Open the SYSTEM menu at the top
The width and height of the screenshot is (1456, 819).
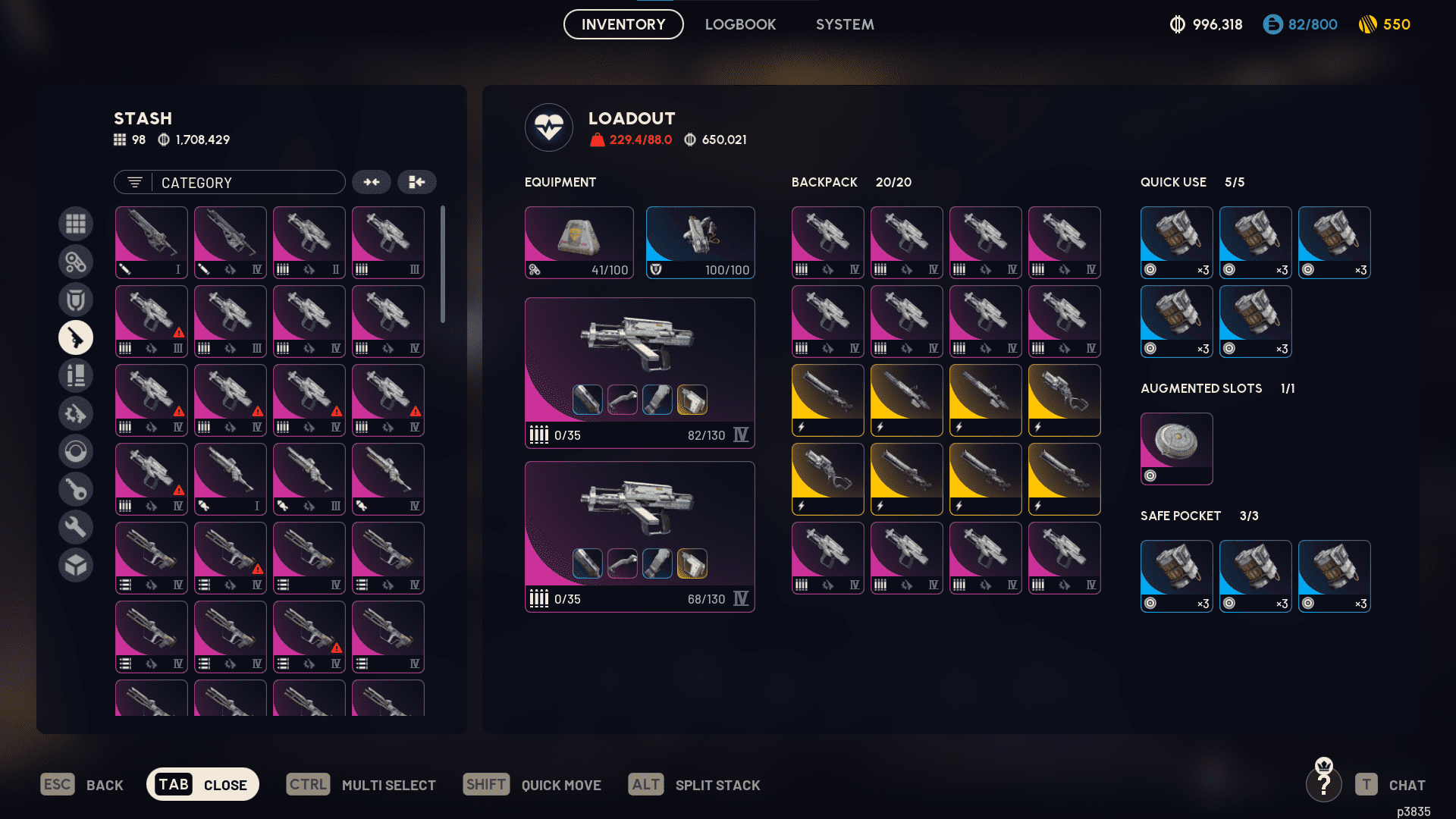pos(844,24)
